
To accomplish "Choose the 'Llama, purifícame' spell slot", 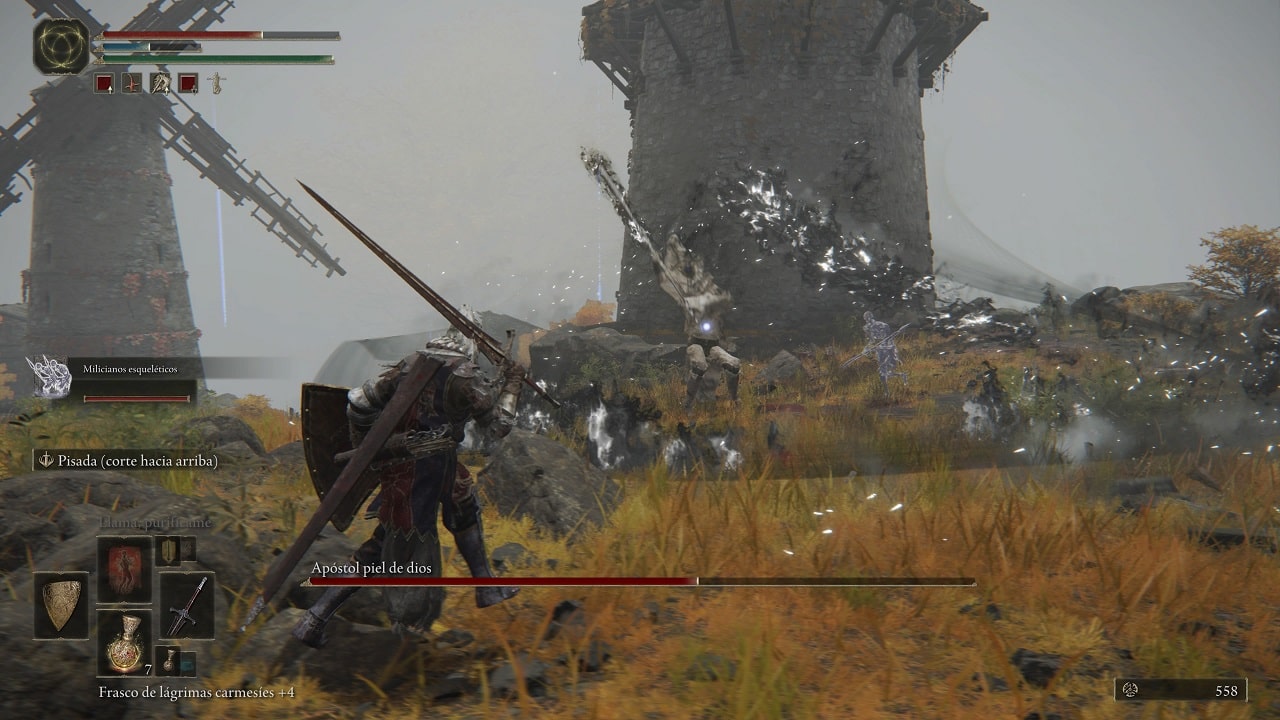I will (x=124, y=569).
